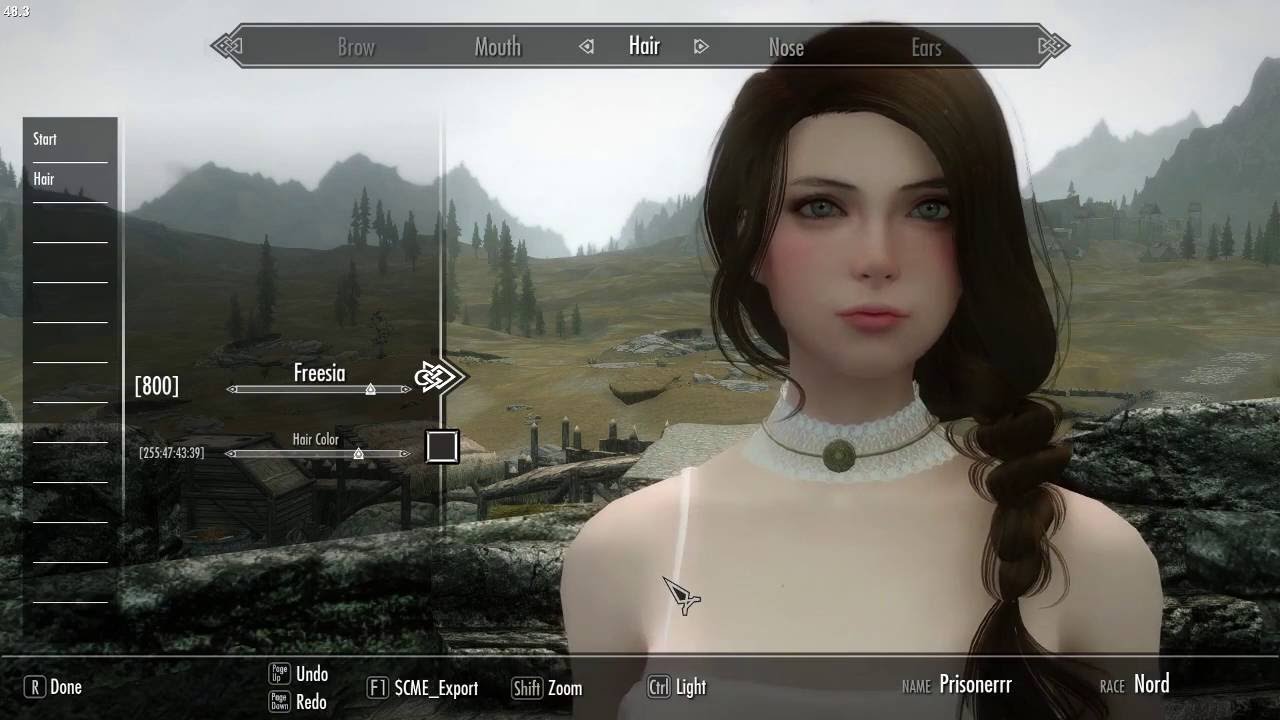Open the Nose category tab

click(x=786, y=47)
